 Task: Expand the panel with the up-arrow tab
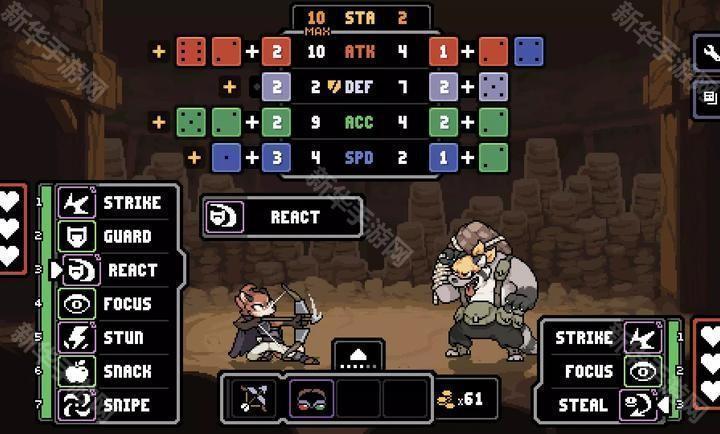point(359,355)
